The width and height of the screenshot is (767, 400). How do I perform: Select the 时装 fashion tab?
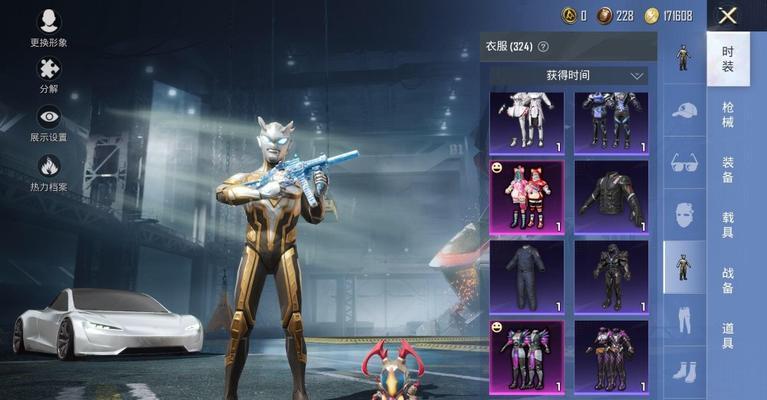[728, 59]
